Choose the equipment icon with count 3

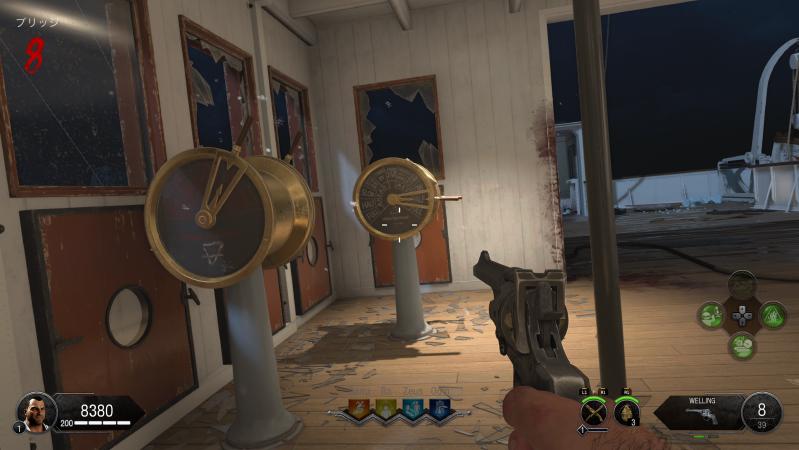pos(626,411)
